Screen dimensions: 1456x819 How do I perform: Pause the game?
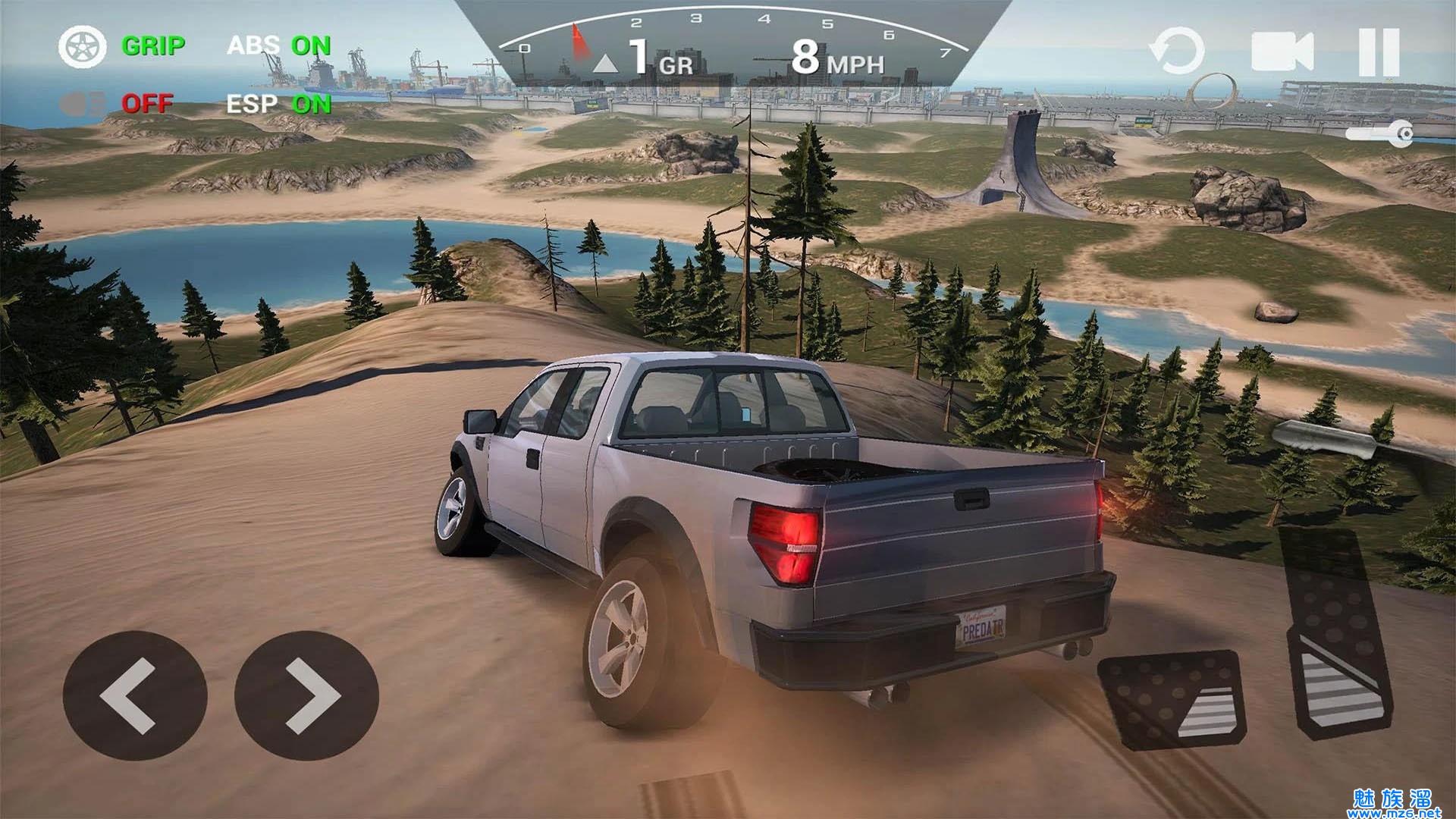(x=1379, y=52)
